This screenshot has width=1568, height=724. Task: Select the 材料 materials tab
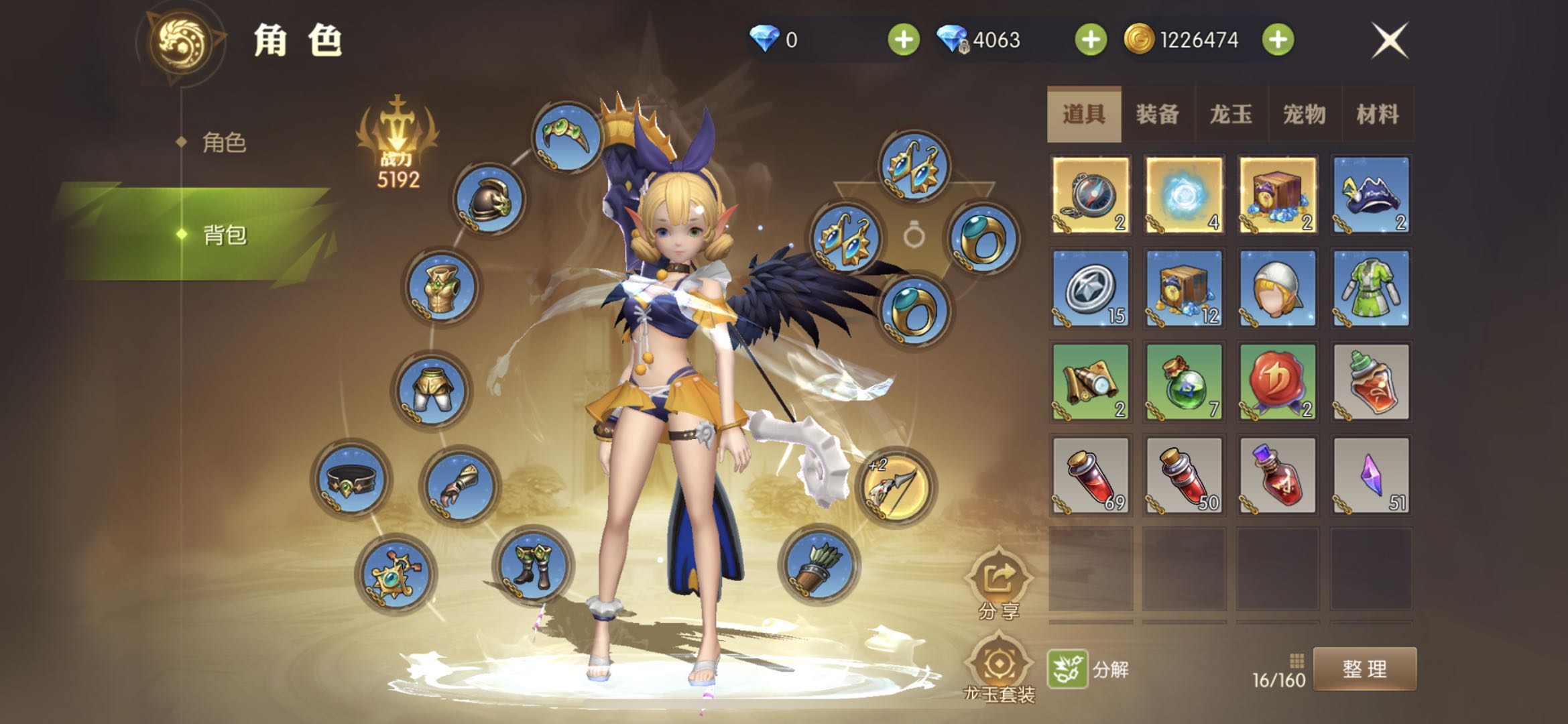(x=1378, y=115)
